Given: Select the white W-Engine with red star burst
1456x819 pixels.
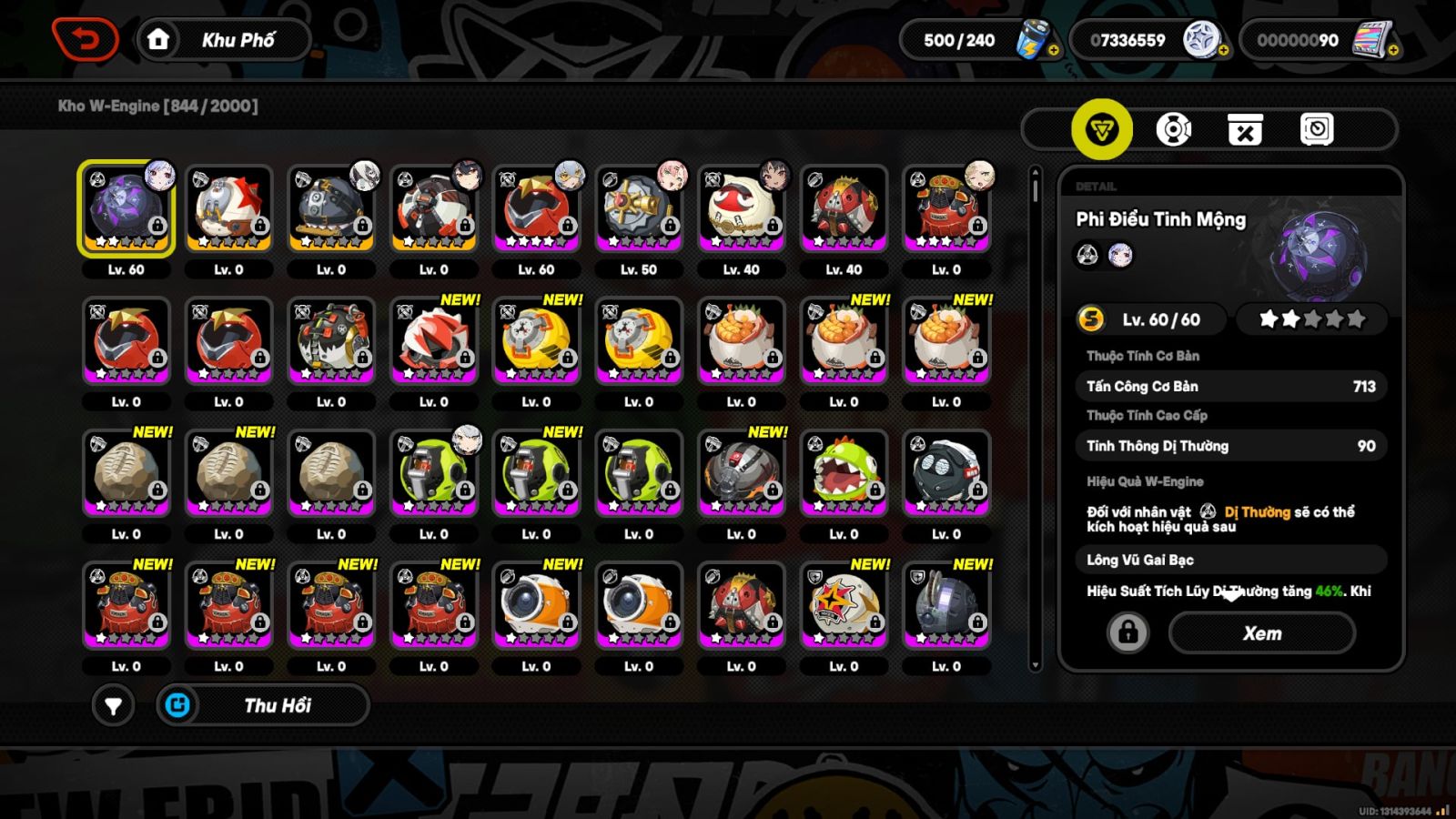Looking at the screenshot, I should pos(844,605).
